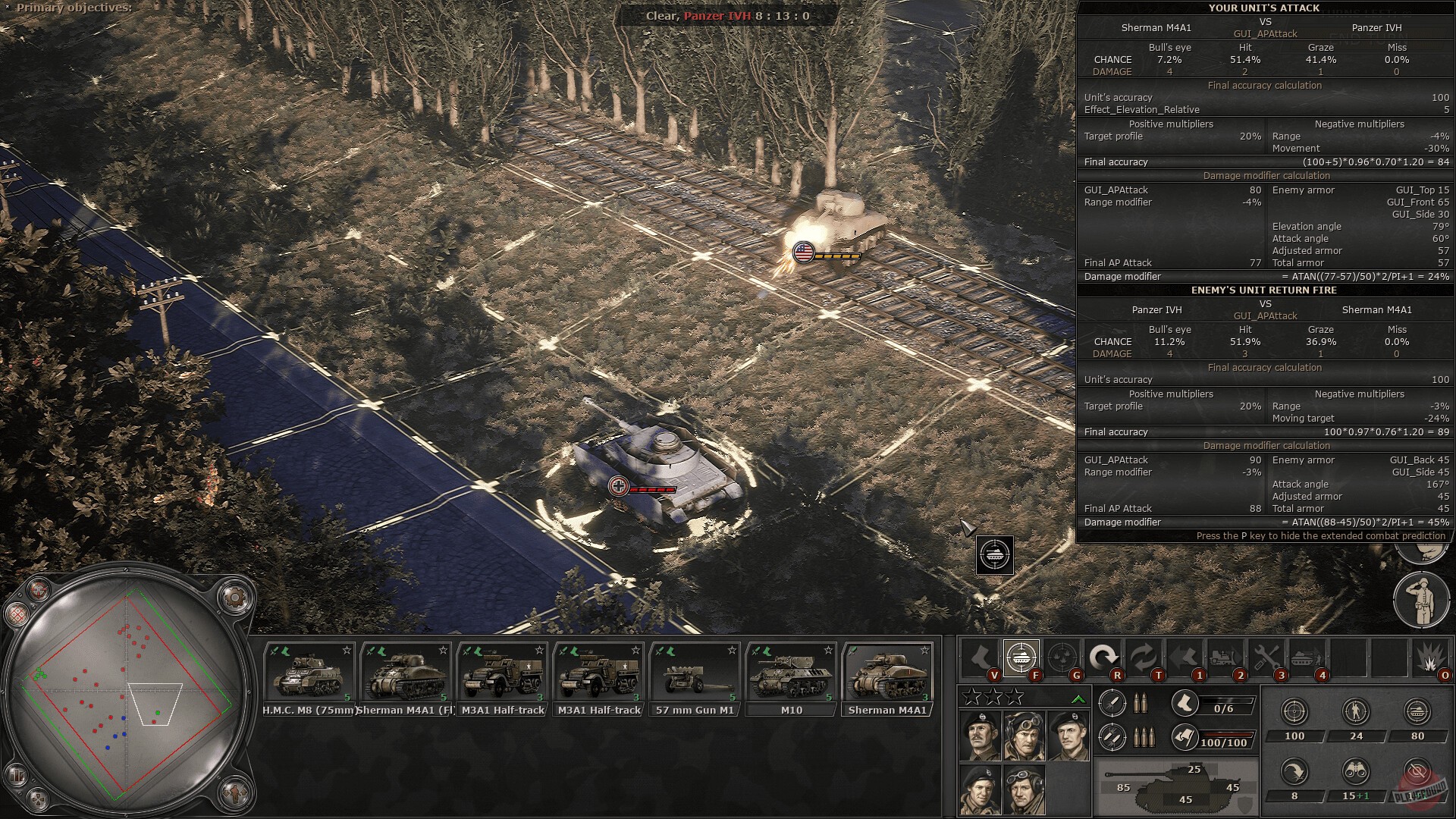Click the turn around command icon (R)
The width and height of the screenshot is (1456, 819).
[x=1103, y=655]
